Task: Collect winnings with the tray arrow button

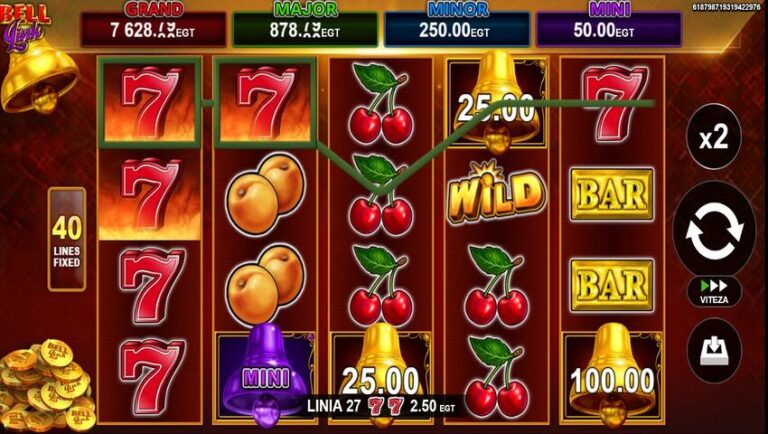Action: pos(714,350)
